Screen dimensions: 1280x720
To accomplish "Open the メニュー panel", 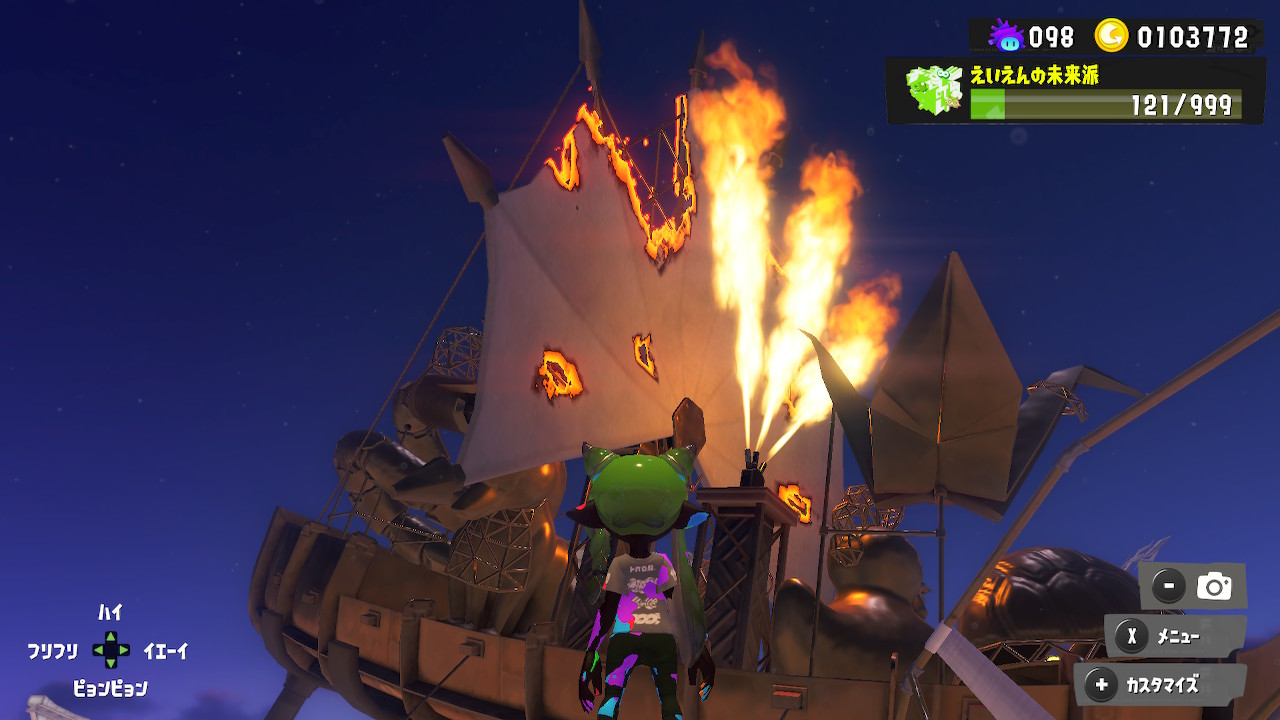I will 1175,636.
